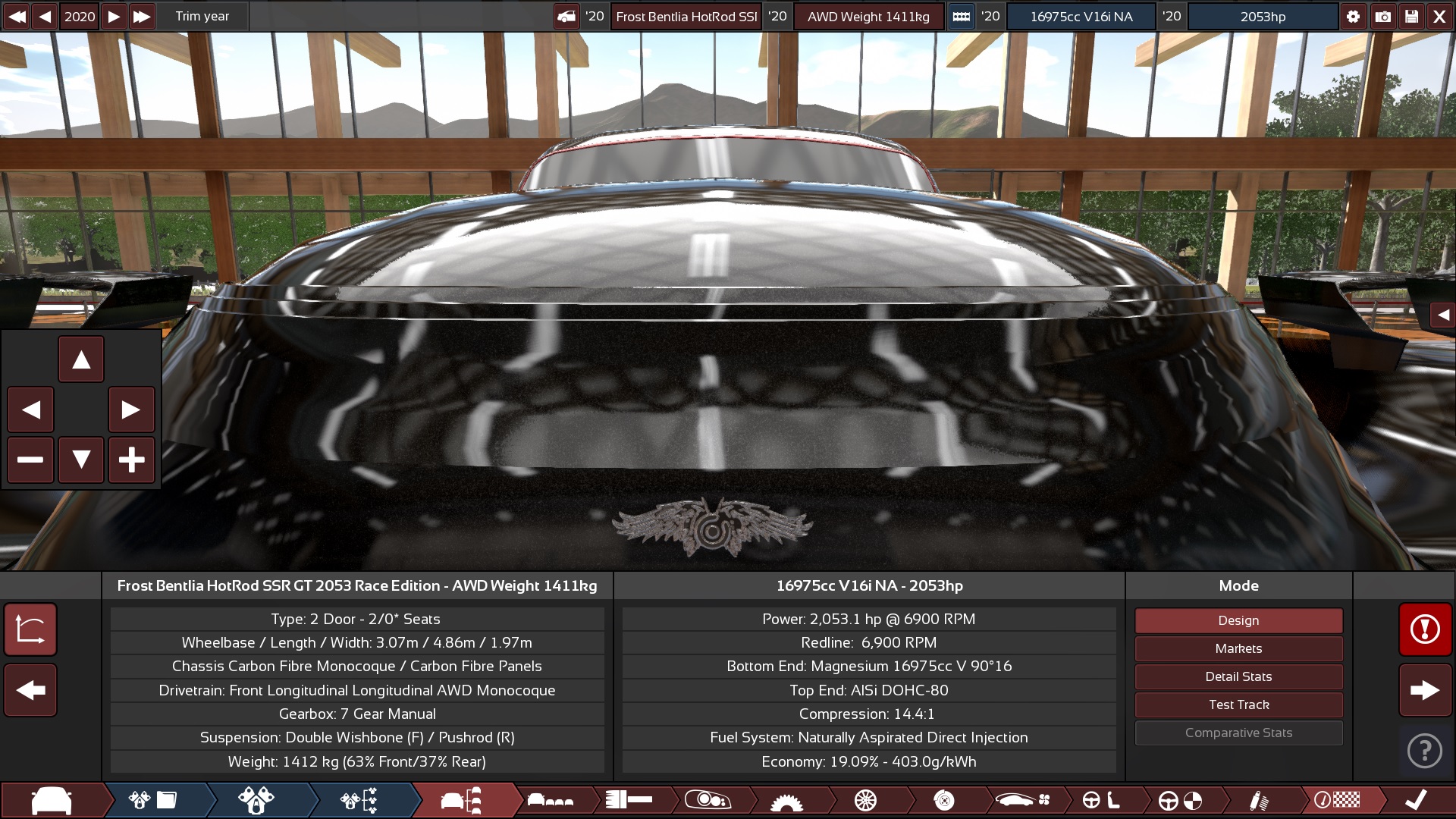Image resolution: width=1456 pixels, height=819 pixels.
Task: Open the photo mode camera icon
Action: click(x=1382, y=16)
